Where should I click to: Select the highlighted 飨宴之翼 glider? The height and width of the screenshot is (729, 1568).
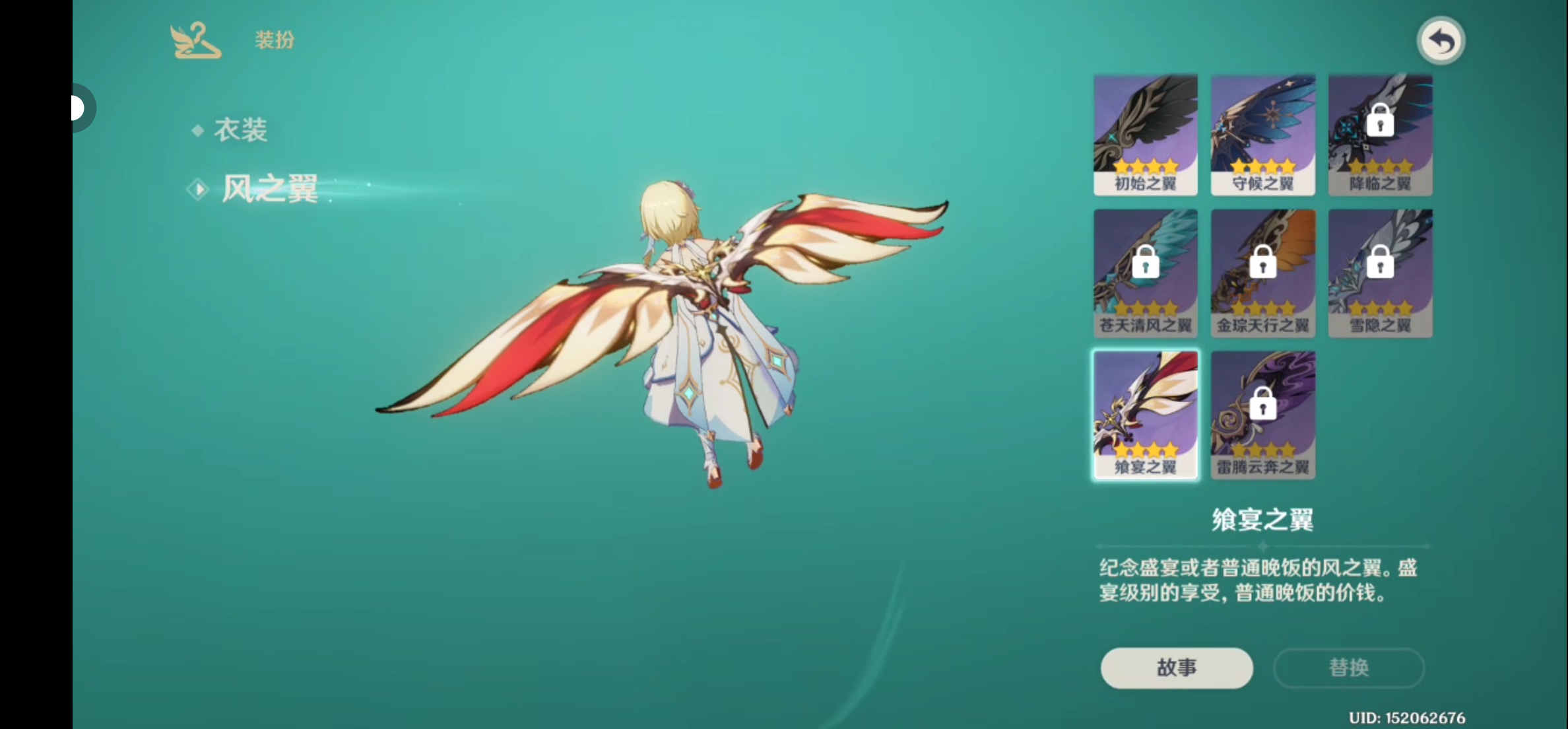(x=1145, y=415)
